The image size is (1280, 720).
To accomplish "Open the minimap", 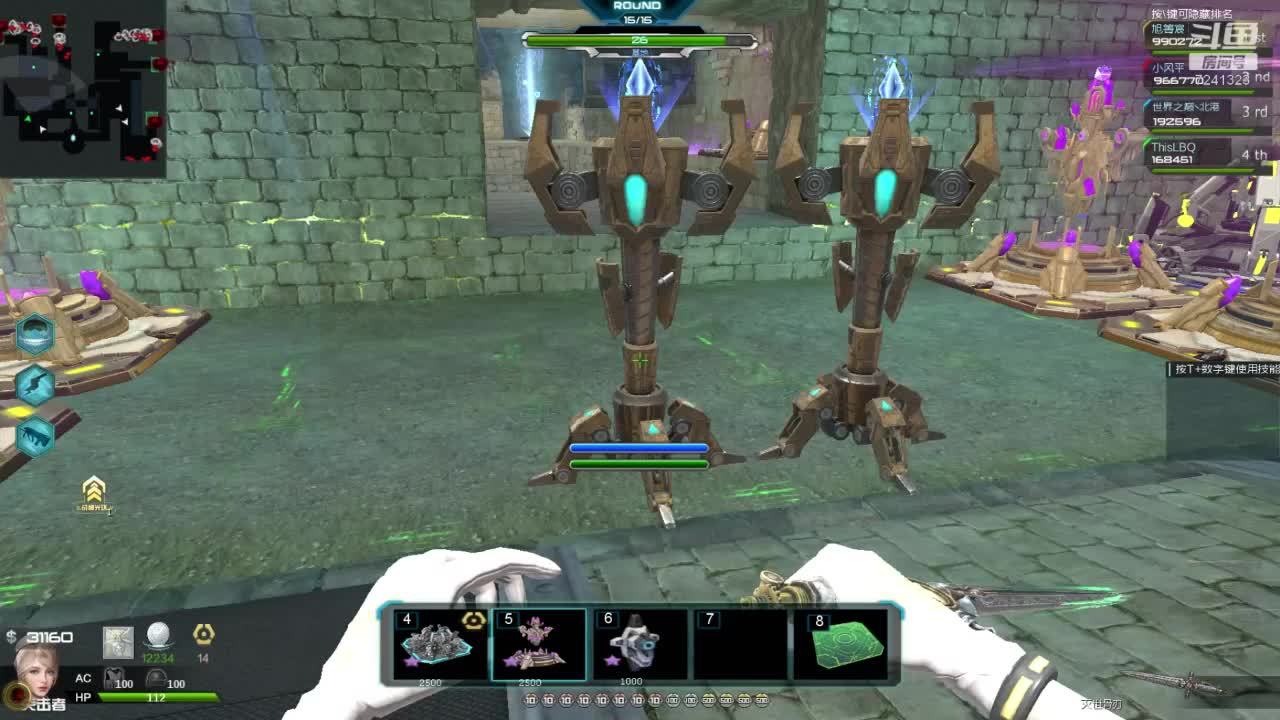I will coord(82,88).
